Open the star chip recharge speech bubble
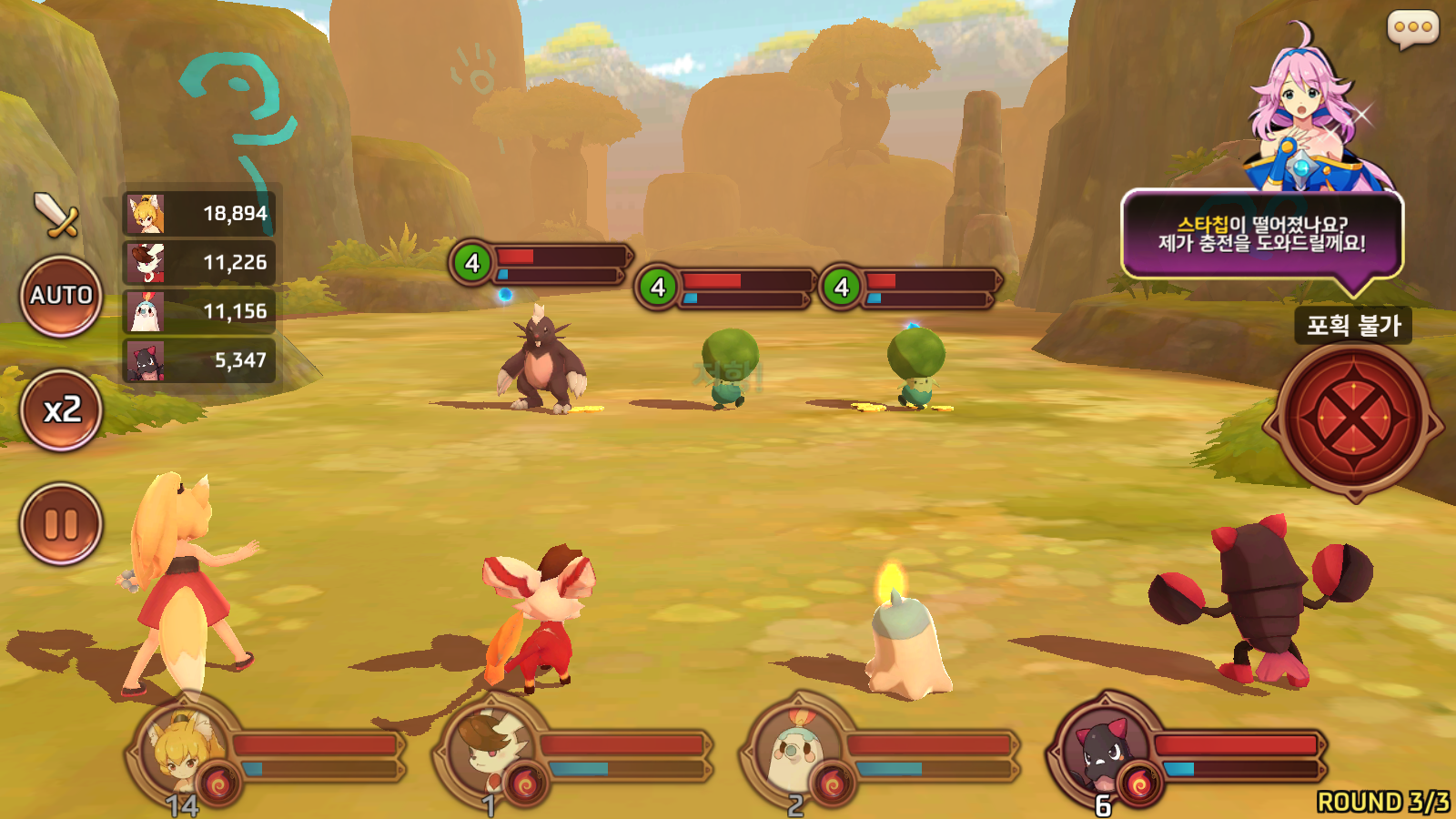 pyautogui.click(x=1261, y=235)
